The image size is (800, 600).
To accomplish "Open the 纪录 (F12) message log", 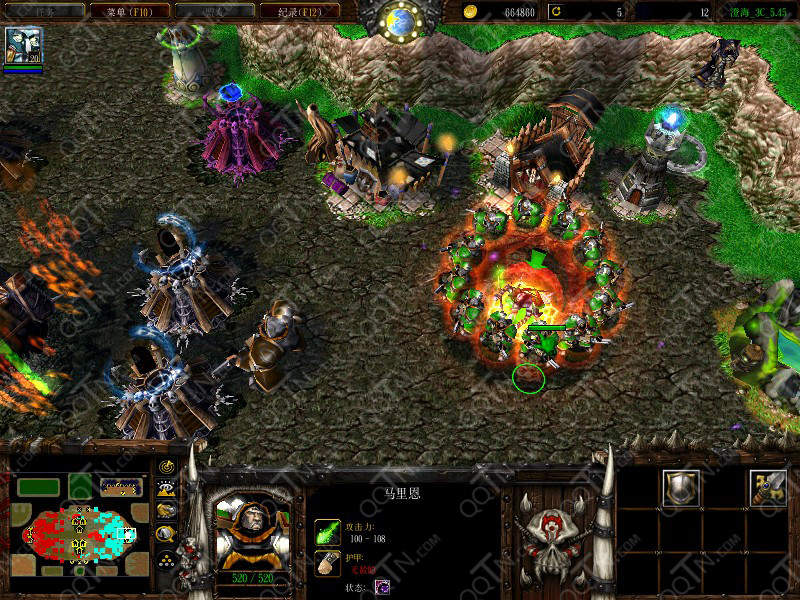I will click(x=299, y=11).
